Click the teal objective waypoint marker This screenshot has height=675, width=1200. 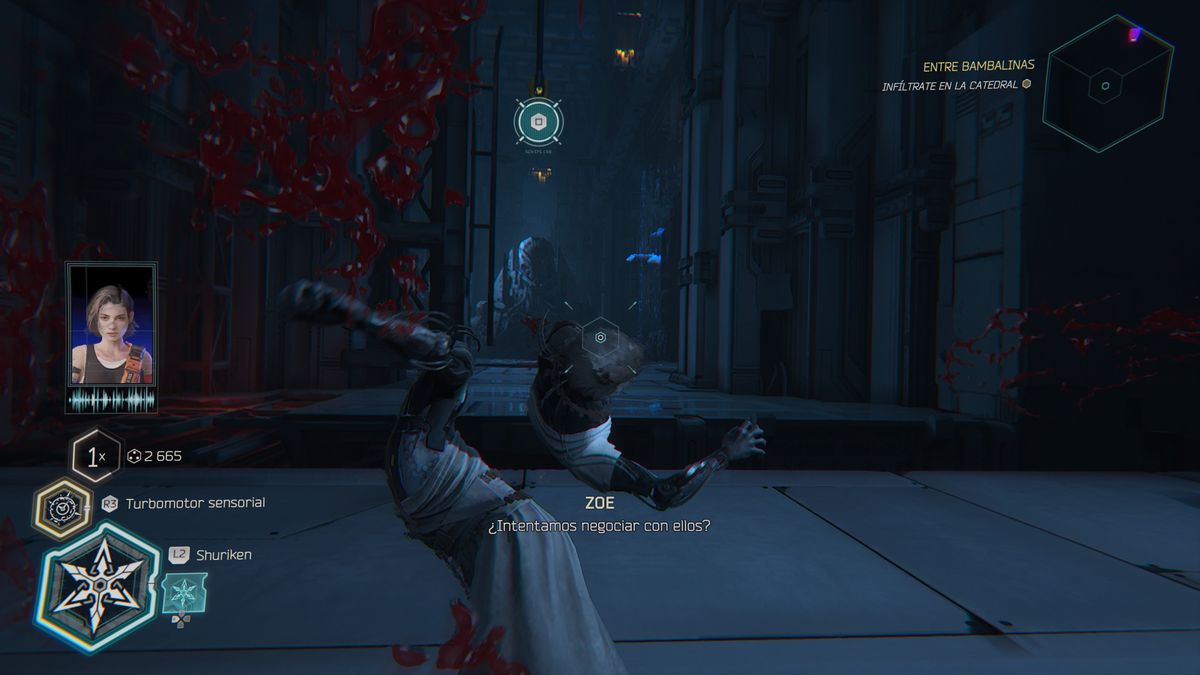538,122
